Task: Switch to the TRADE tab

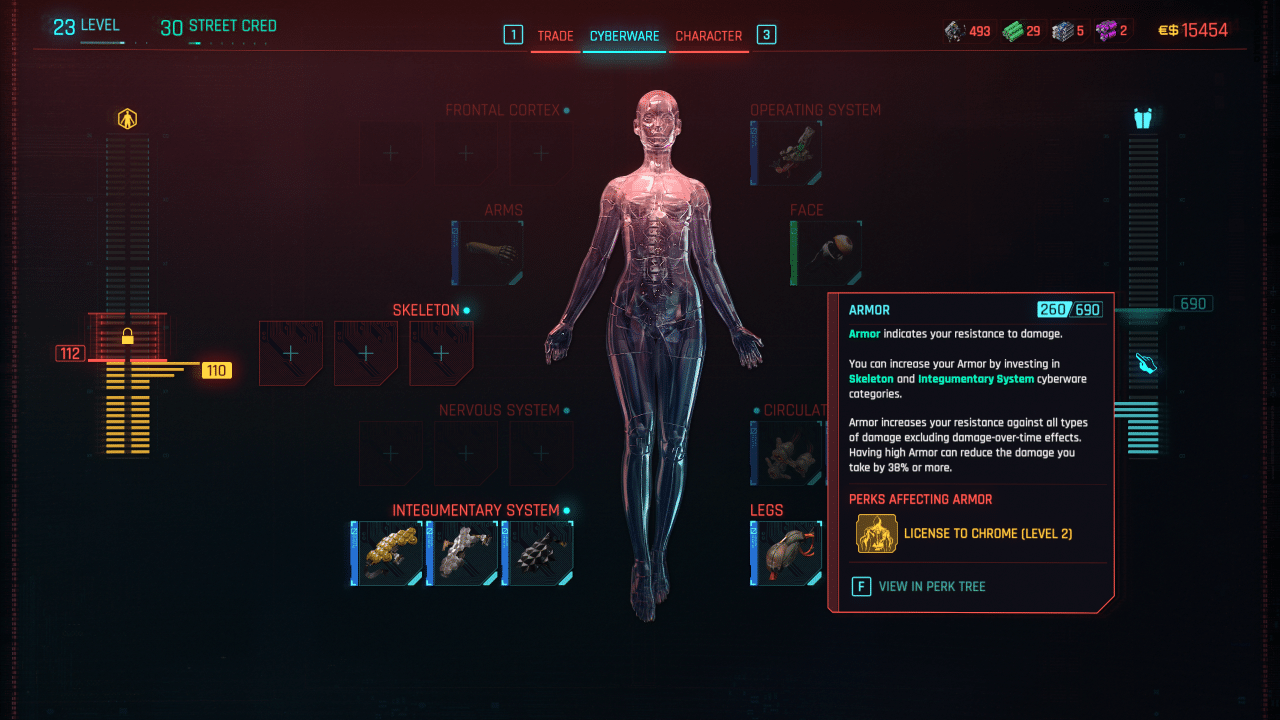Action: coord(556,35)
